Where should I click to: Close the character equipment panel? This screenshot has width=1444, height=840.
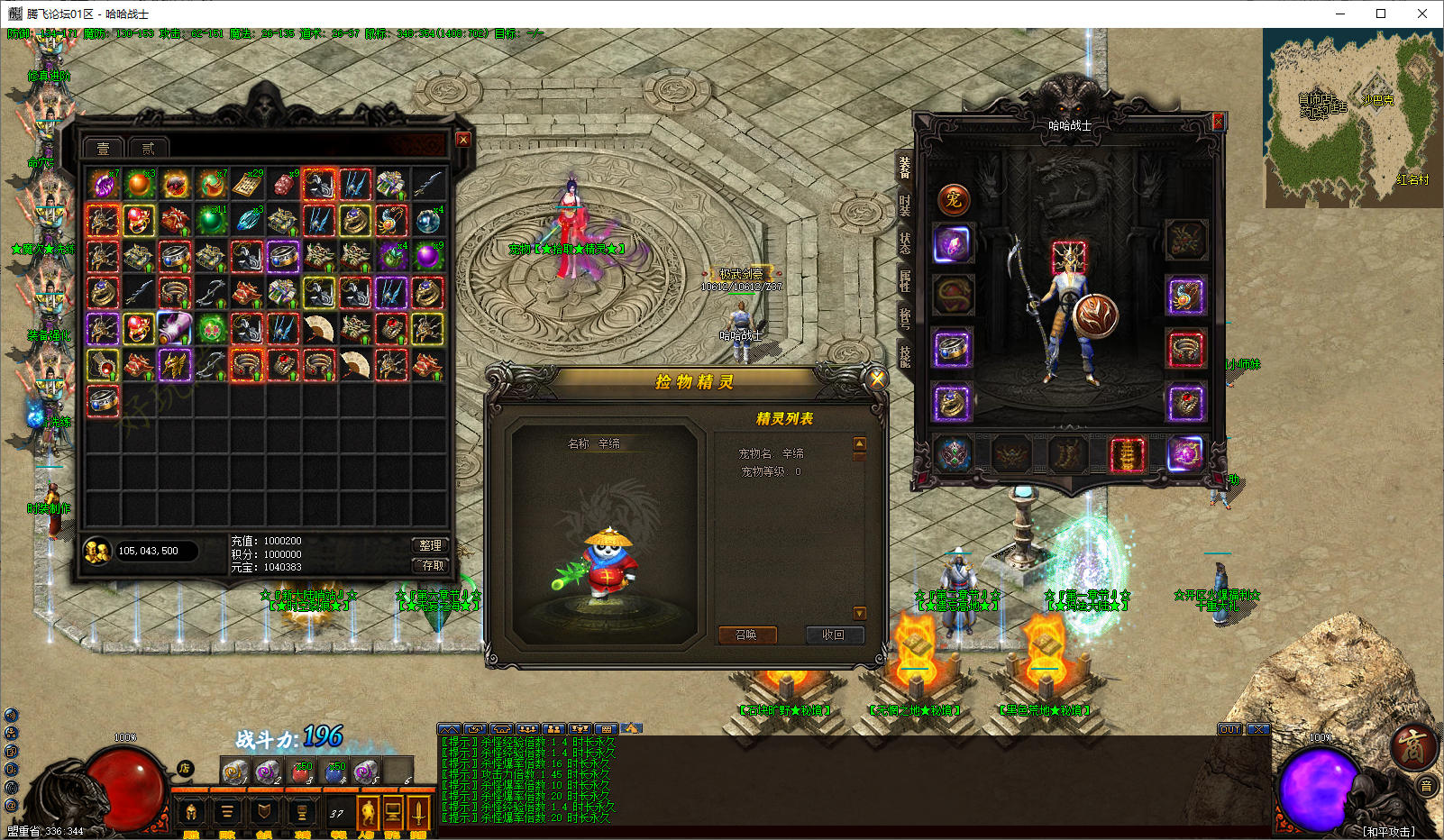pyautogui.click(x=1218, y=122)
